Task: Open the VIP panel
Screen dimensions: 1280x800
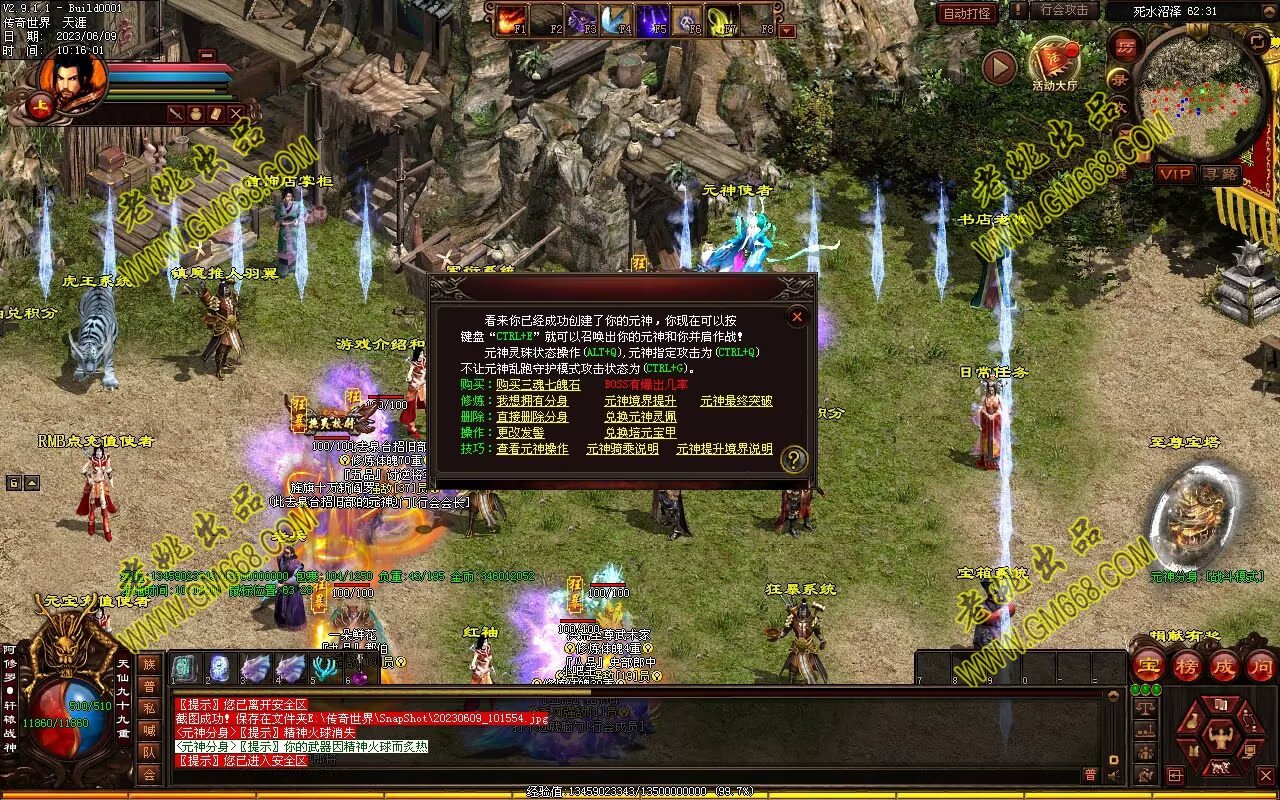Action: (x=1175, y=174)
